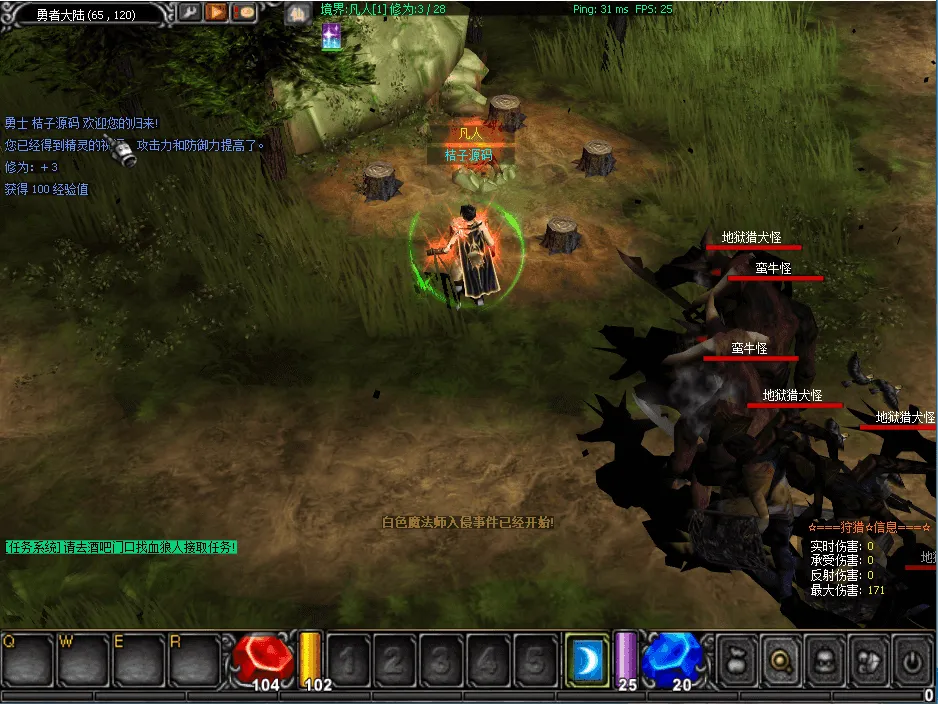Open the character figure button

pyautogui.click(x=825, y=660)
